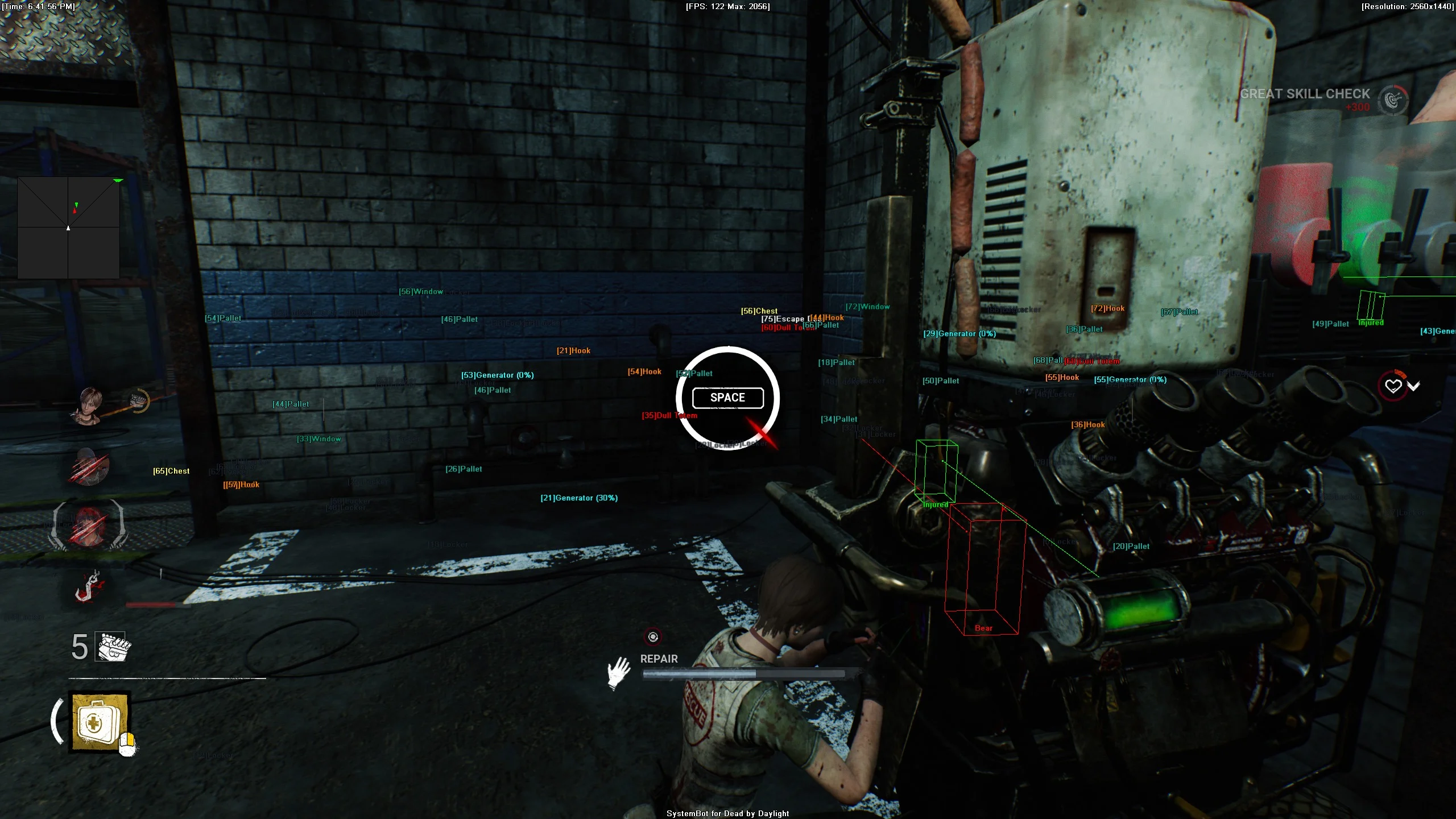Click the generators remaining engine icon
1456x819 pixels.
pyautogui.click(x=113, y=647)
